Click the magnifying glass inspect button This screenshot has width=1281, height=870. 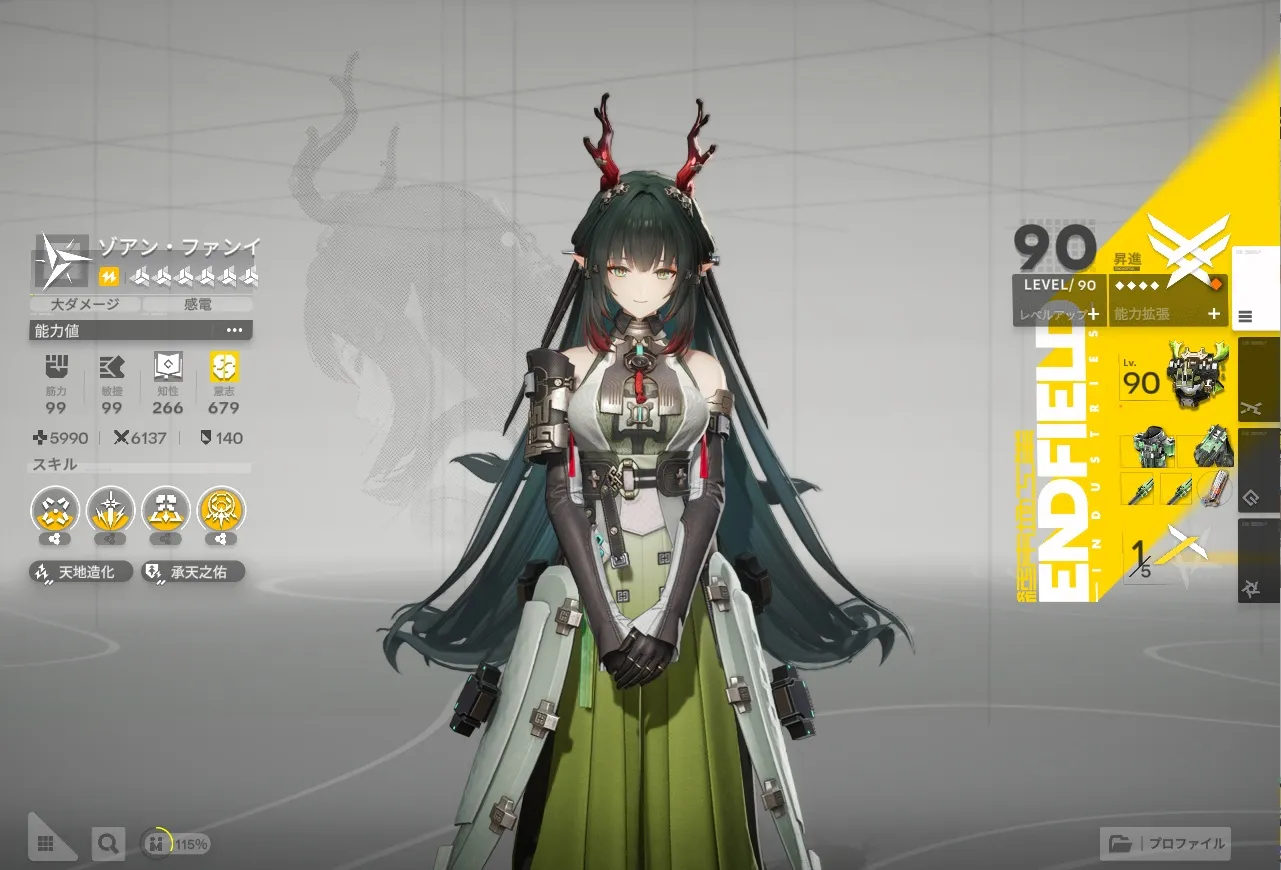(107, 843)
